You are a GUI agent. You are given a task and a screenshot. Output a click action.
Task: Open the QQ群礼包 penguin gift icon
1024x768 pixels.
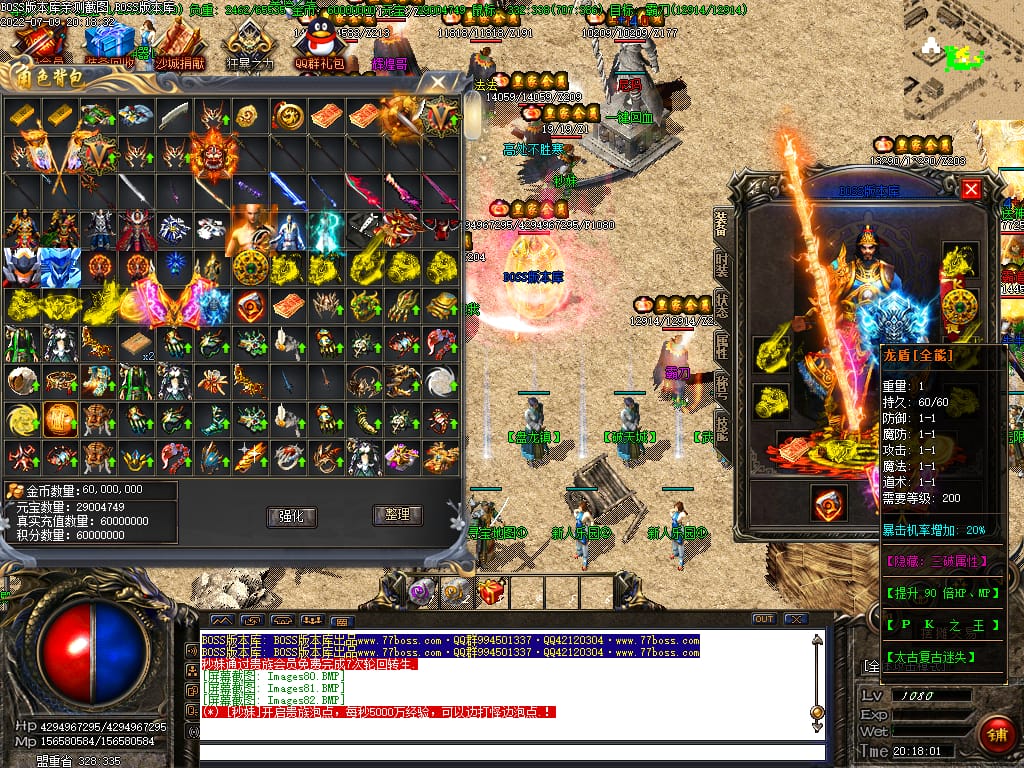click(319, 42)
